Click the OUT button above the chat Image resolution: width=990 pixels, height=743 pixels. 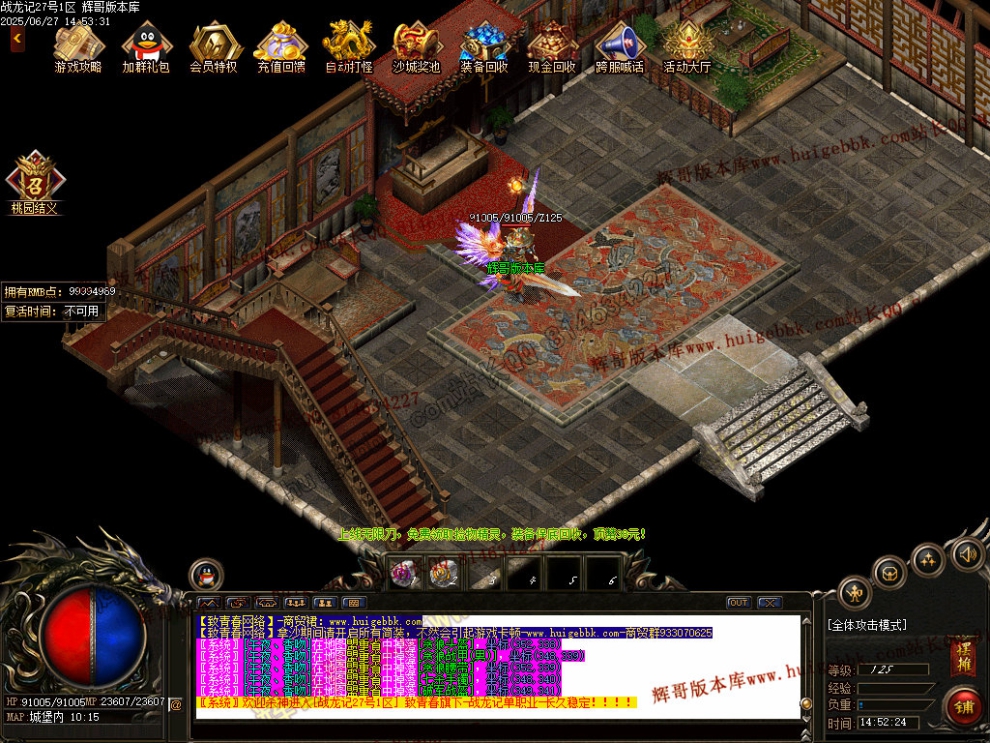pyautogui.click(x=738, y=603)
